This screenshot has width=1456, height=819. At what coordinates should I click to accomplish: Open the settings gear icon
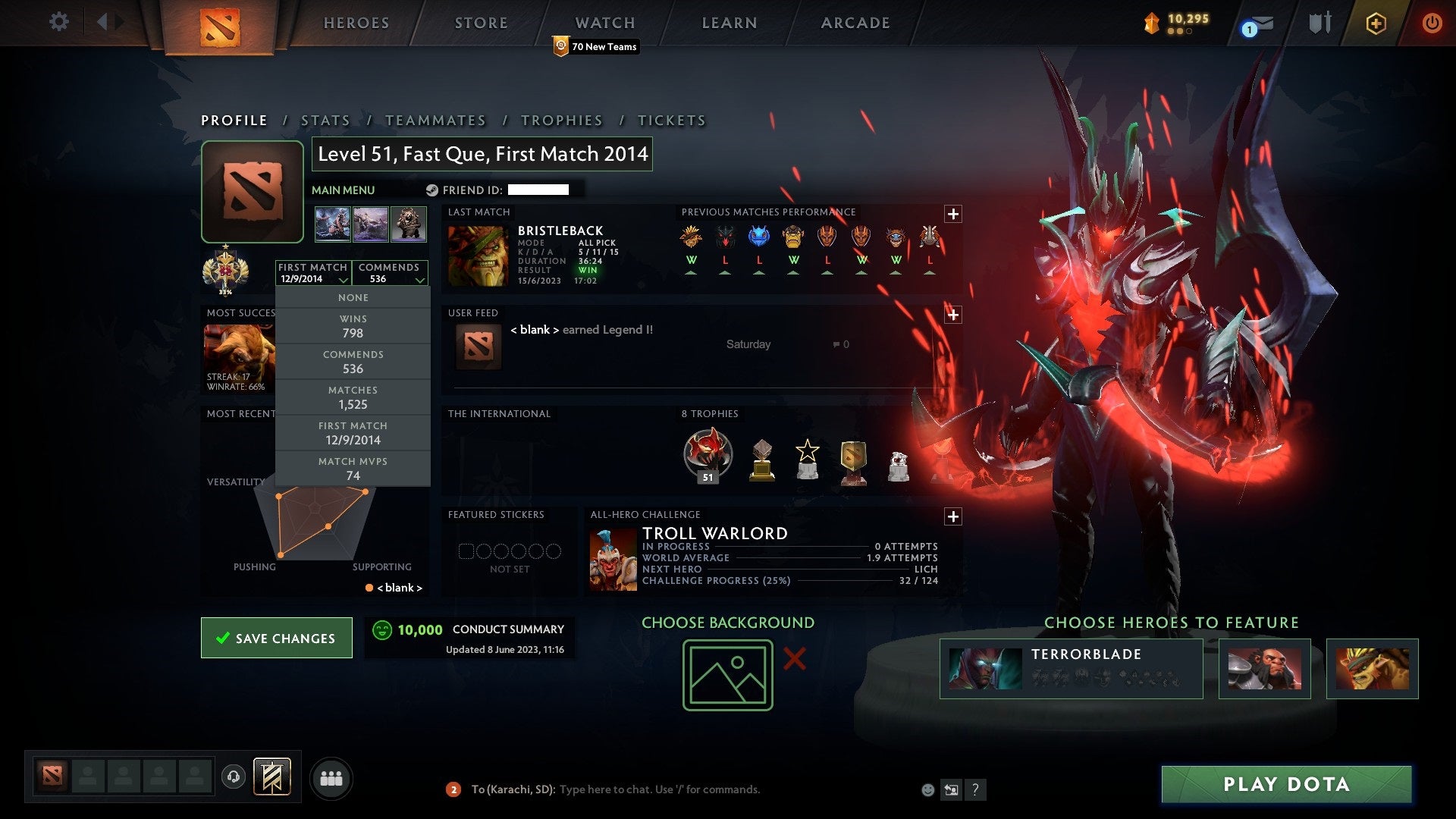tap(59, 22)
